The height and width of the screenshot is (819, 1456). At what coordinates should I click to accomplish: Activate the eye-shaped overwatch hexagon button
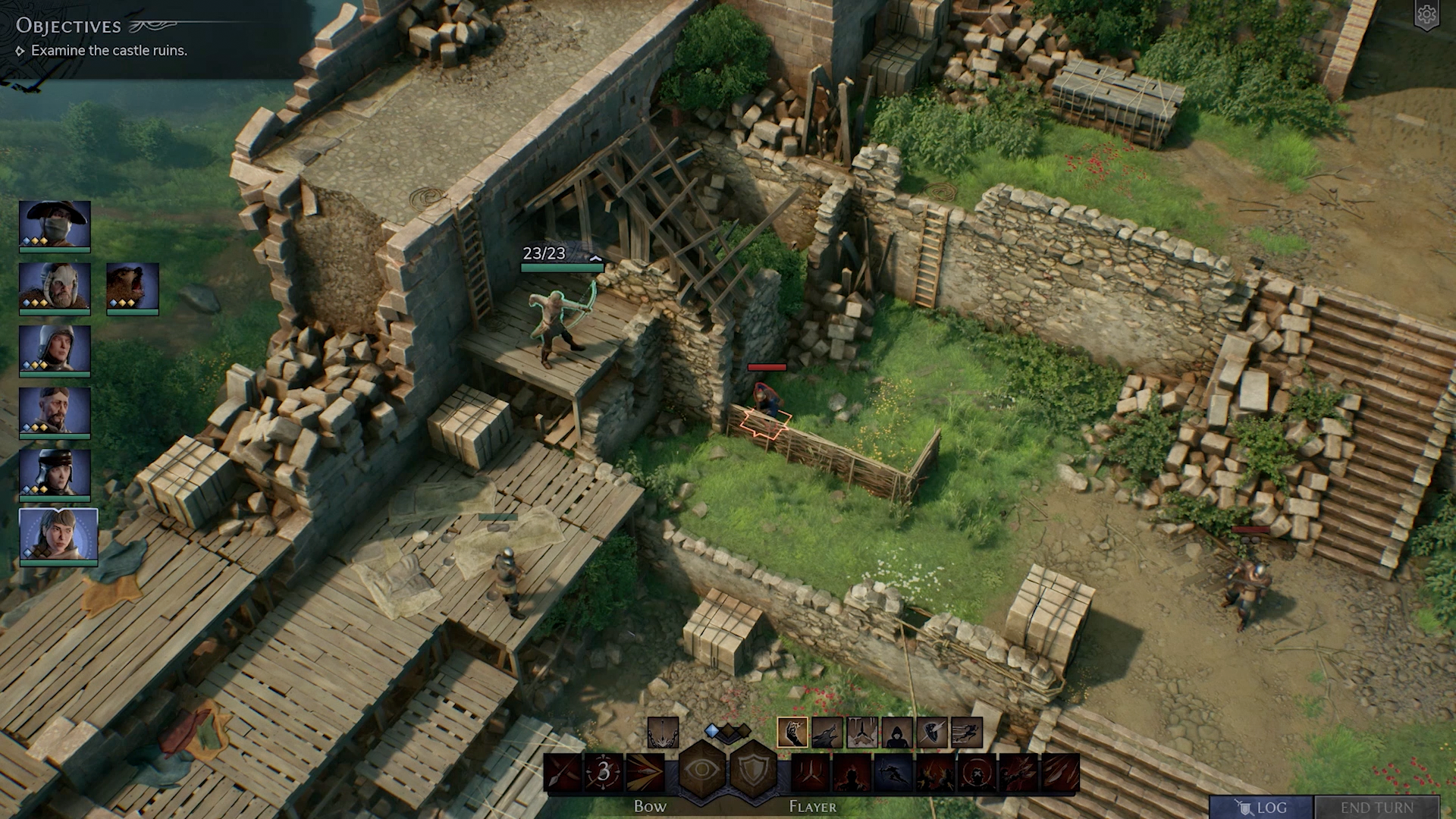click(x=701, y=770)
